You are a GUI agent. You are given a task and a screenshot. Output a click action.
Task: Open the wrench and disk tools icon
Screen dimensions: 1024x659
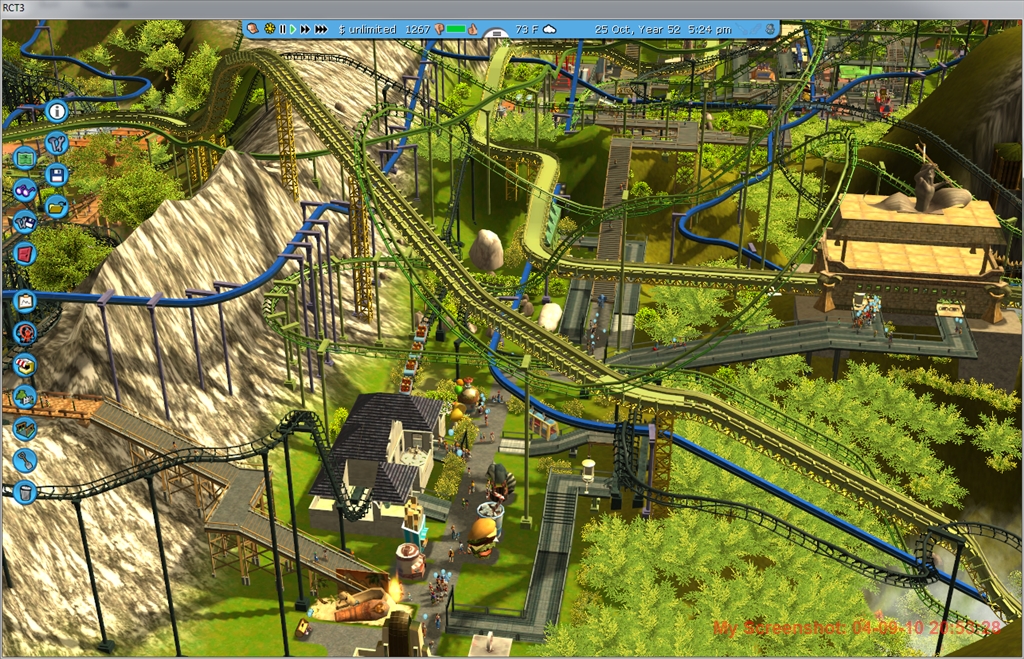[25, 222]
